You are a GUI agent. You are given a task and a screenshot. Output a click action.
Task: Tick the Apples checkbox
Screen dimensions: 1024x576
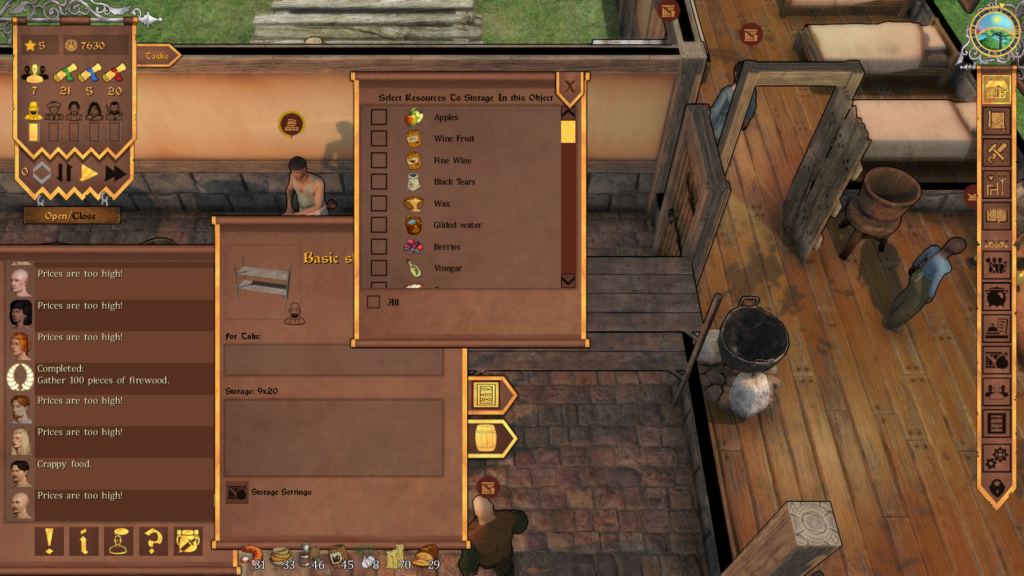tap(379, 117)
